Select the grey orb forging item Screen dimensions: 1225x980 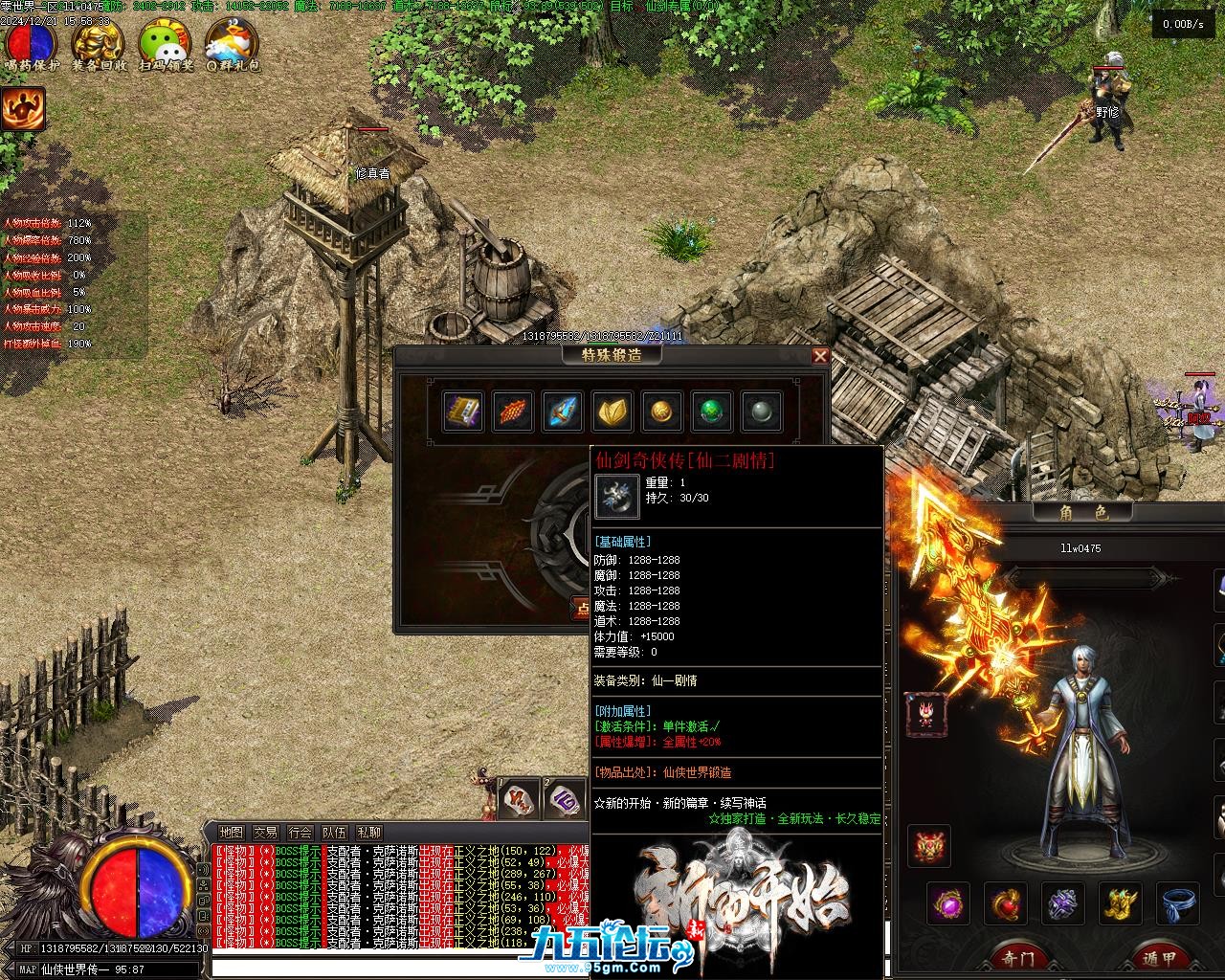[761, 412]
